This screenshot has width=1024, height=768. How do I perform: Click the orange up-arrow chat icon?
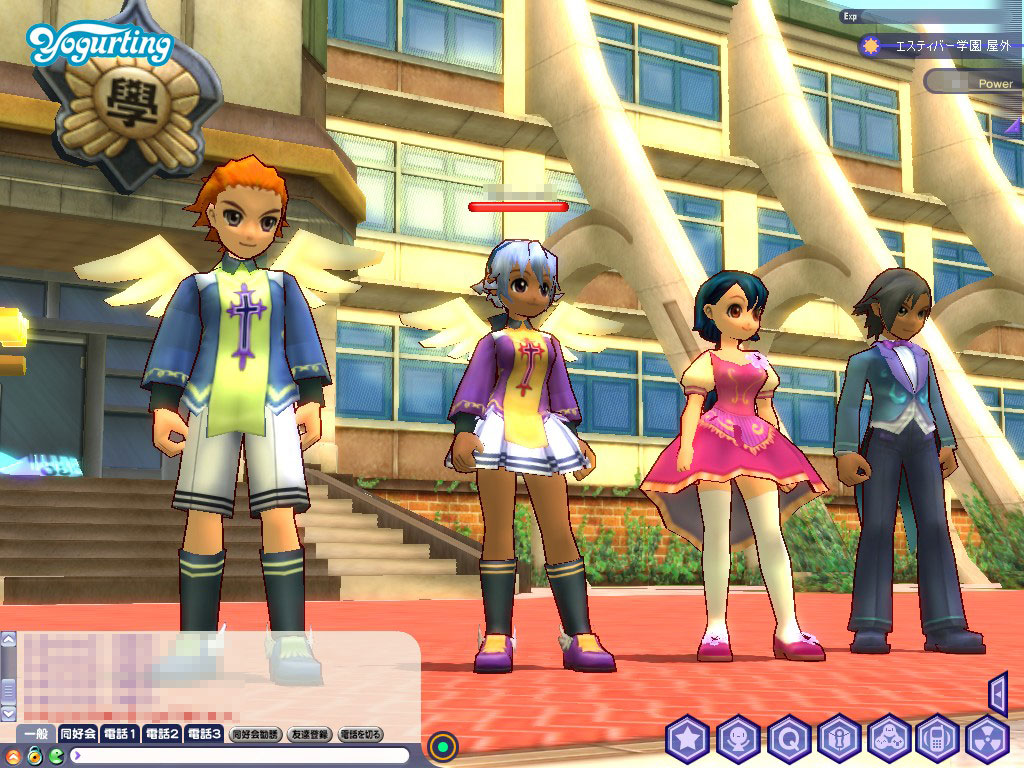click(14, 755)
